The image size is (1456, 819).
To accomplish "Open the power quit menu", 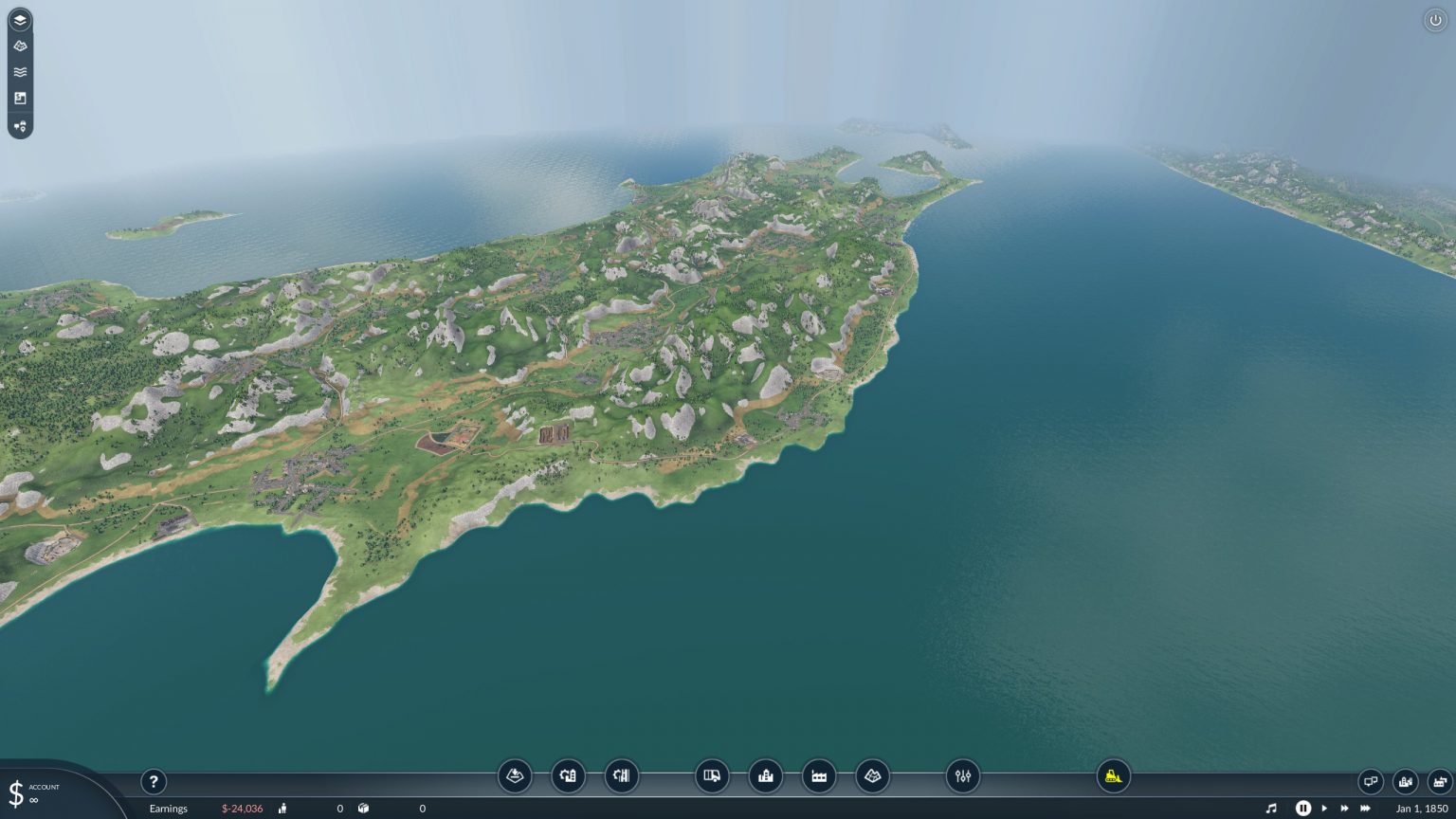I will pyautogui.click(x=1437, y=18).
